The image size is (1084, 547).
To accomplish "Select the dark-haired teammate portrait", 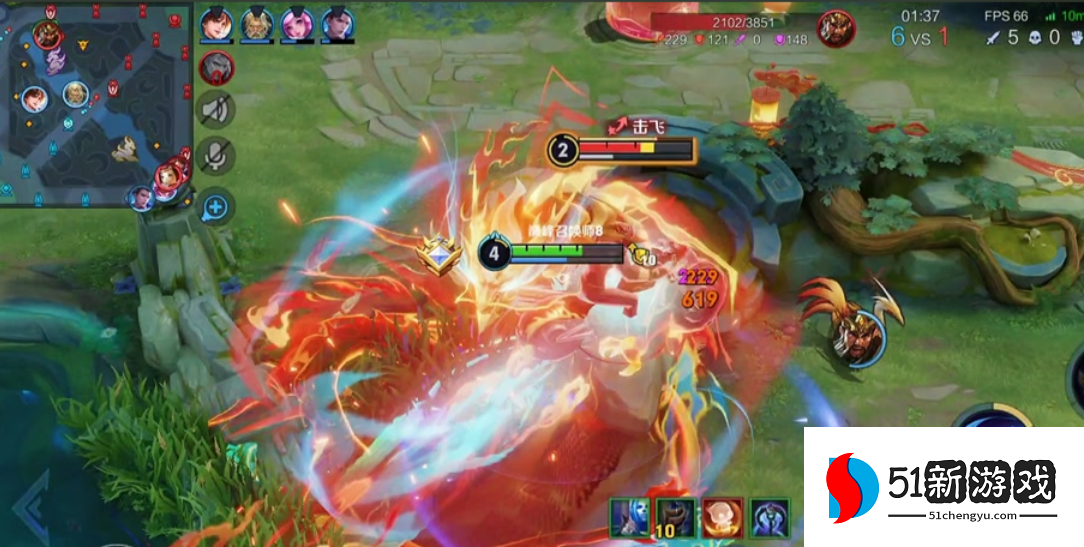I will [x=337, y=23].
